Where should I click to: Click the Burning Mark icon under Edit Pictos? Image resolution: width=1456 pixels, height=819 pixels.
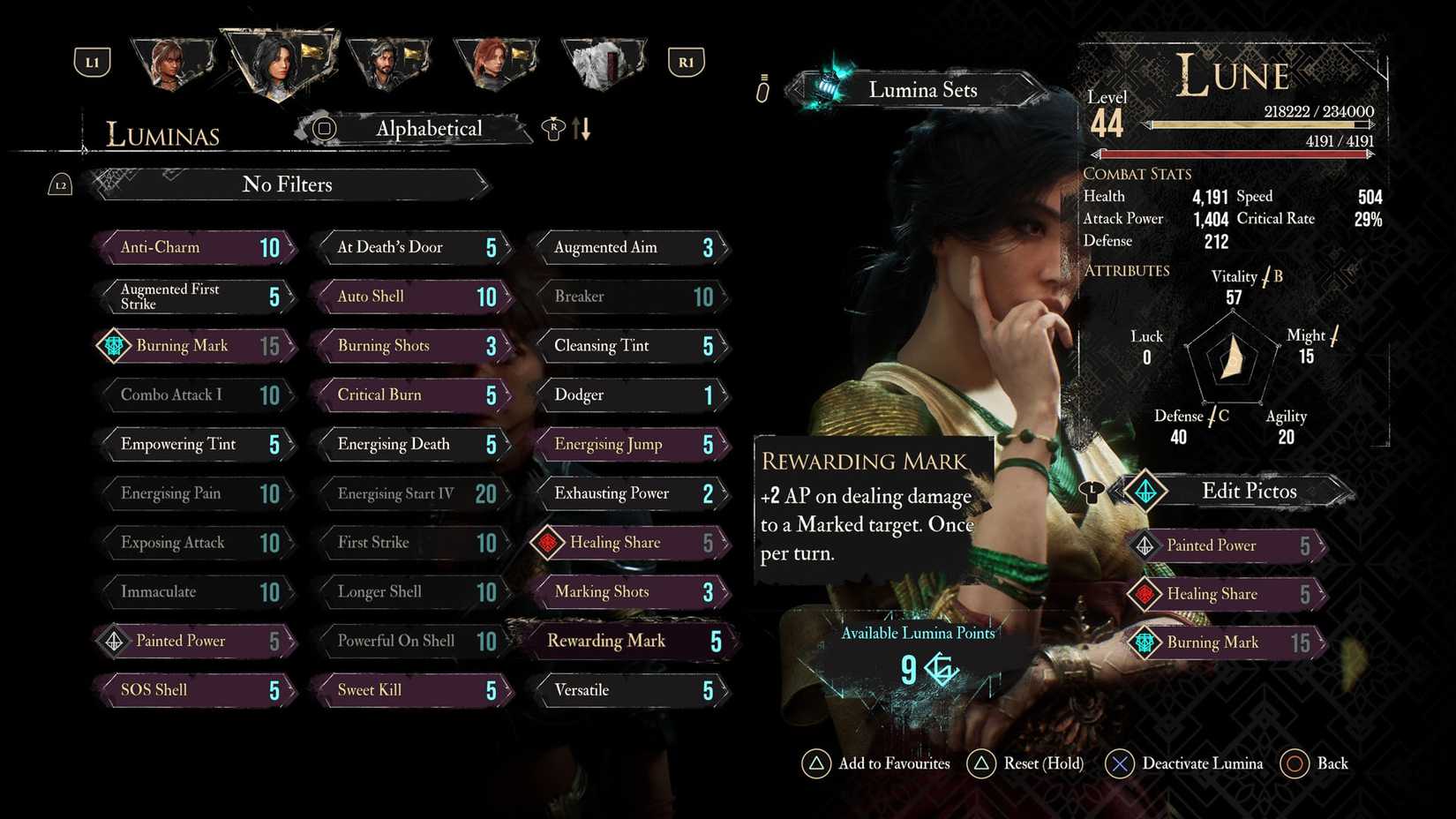click(x=1146, y=642)
